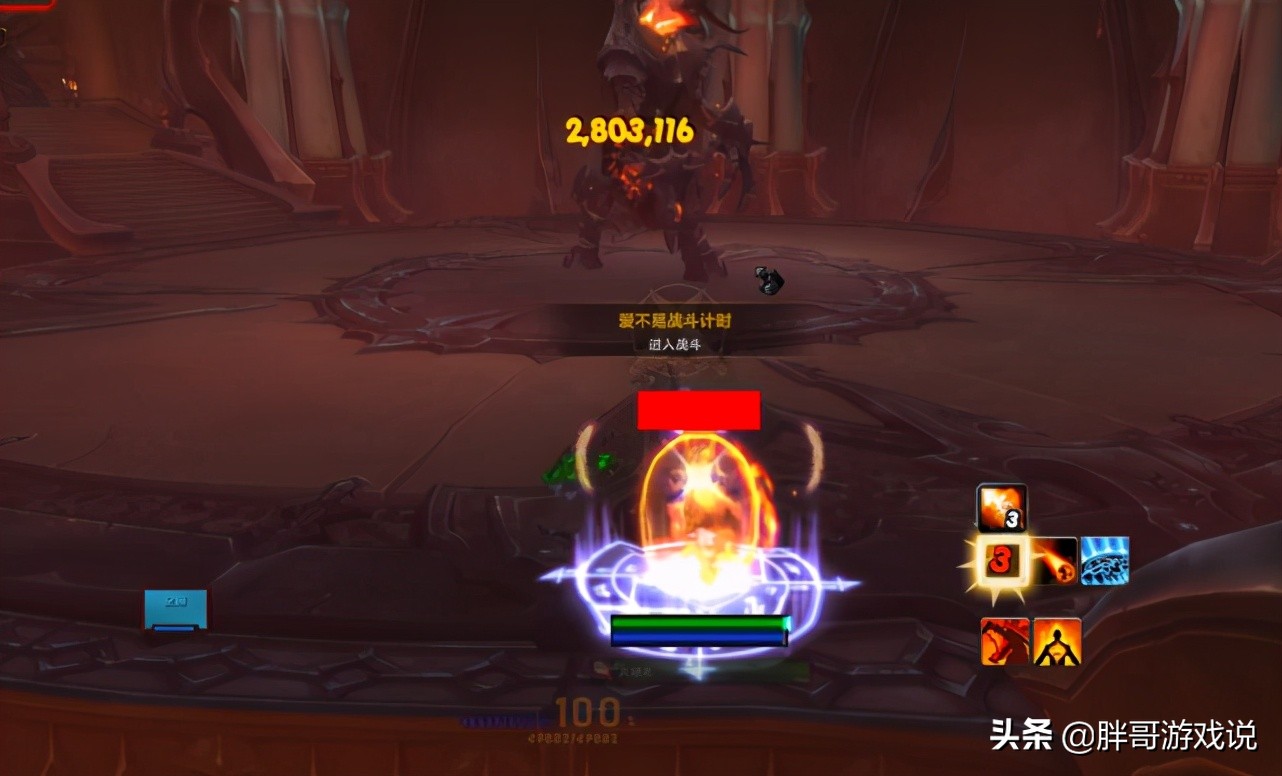Click the glowing proc icon showing red 3
This screenshot has width=1282, height=776.
click(1003, 561)
